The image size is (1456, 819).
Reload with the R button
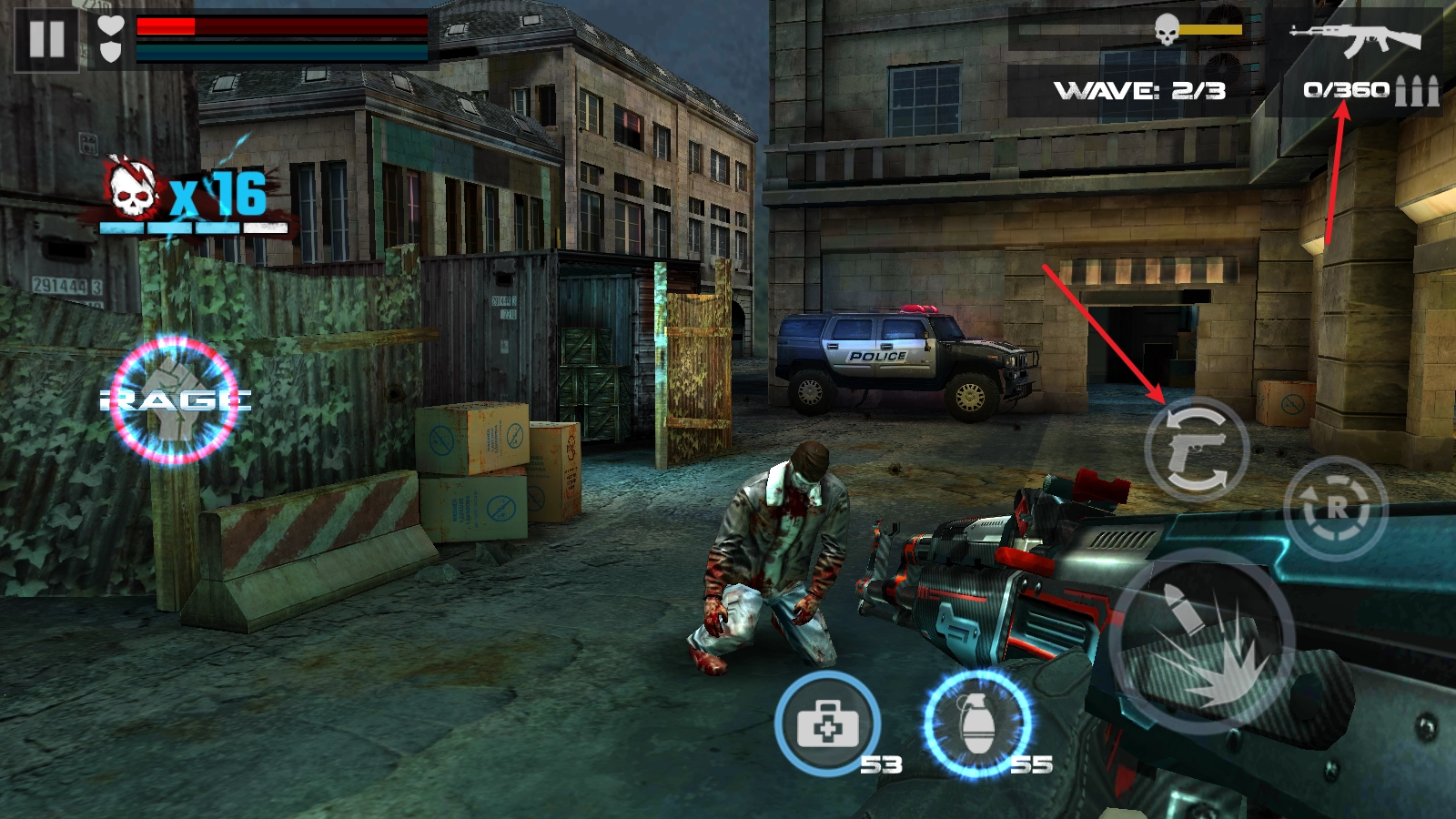(1335, 508)
